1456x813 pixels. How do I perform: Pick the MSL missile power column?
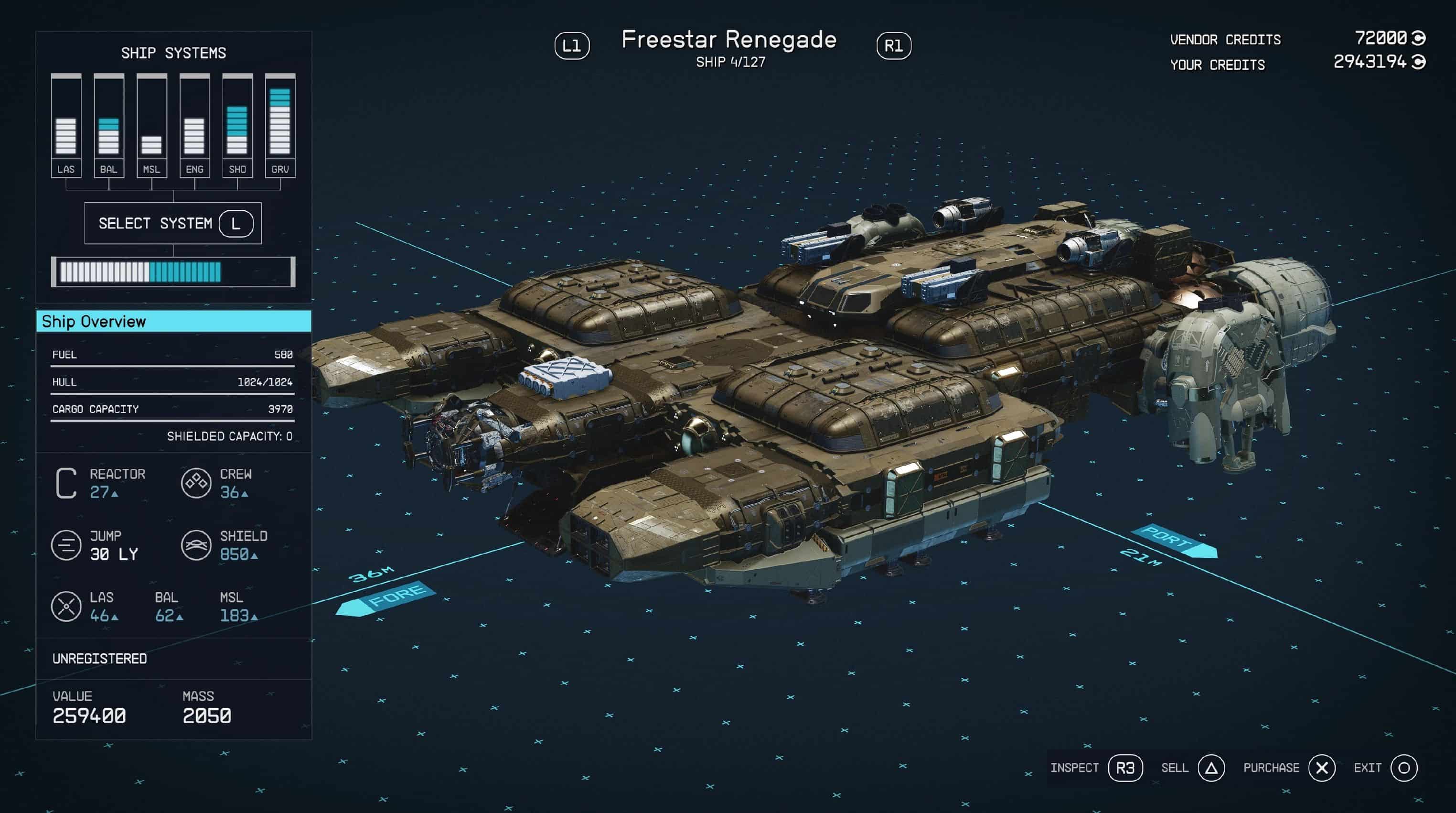tap(151, 126)
